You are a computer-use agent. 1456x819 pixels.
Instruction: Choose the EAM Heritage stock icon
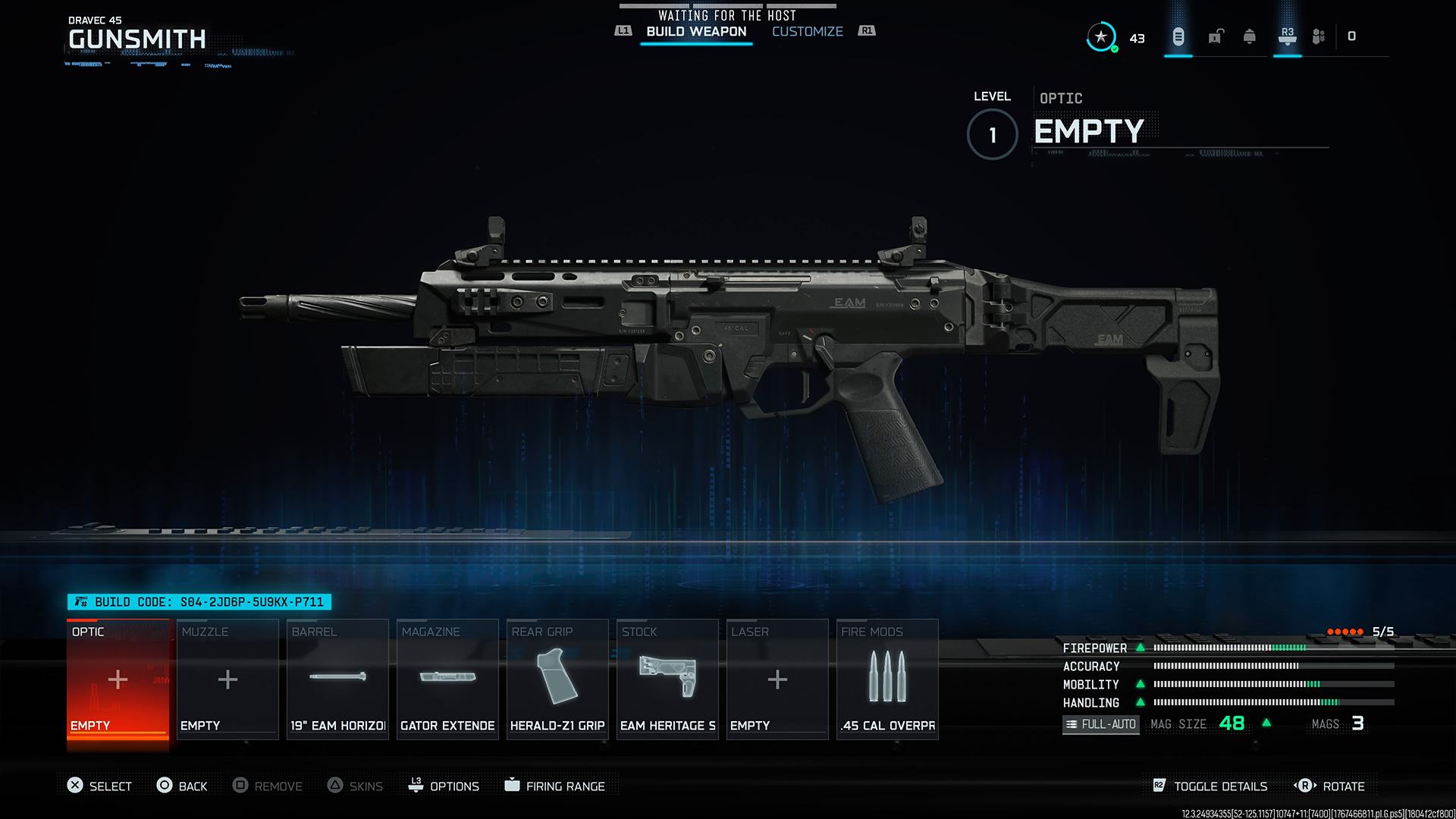tap(667, 679)
